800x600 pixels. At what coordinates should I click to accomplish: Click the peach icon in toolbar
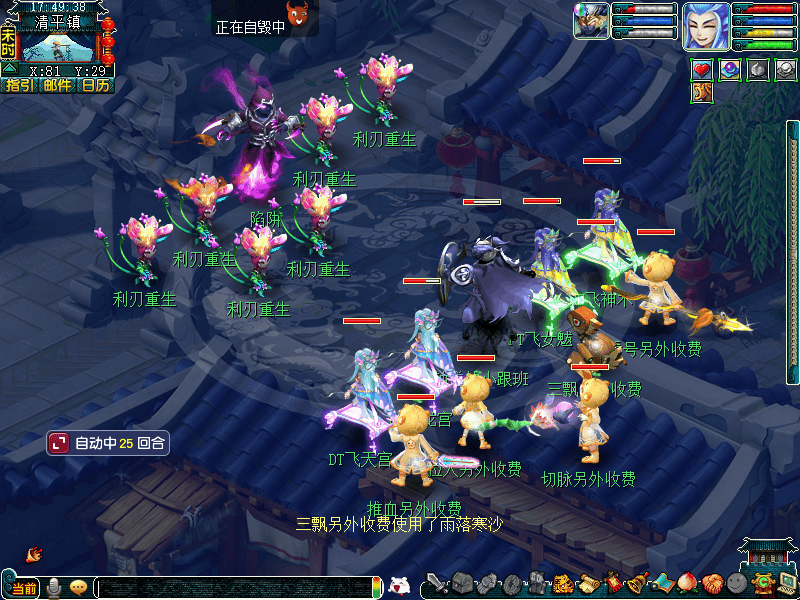687,584
